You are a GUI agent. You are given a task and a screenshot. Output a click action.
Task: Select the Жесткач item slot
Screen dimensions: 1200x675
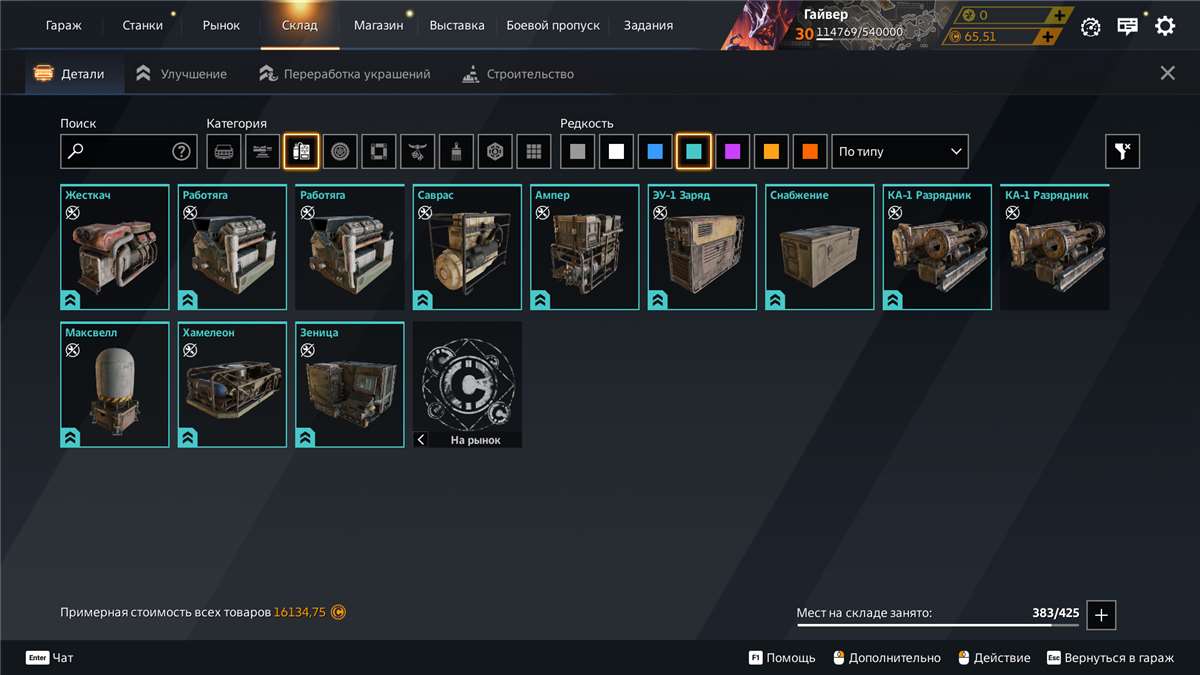click(x=115, y=248)
